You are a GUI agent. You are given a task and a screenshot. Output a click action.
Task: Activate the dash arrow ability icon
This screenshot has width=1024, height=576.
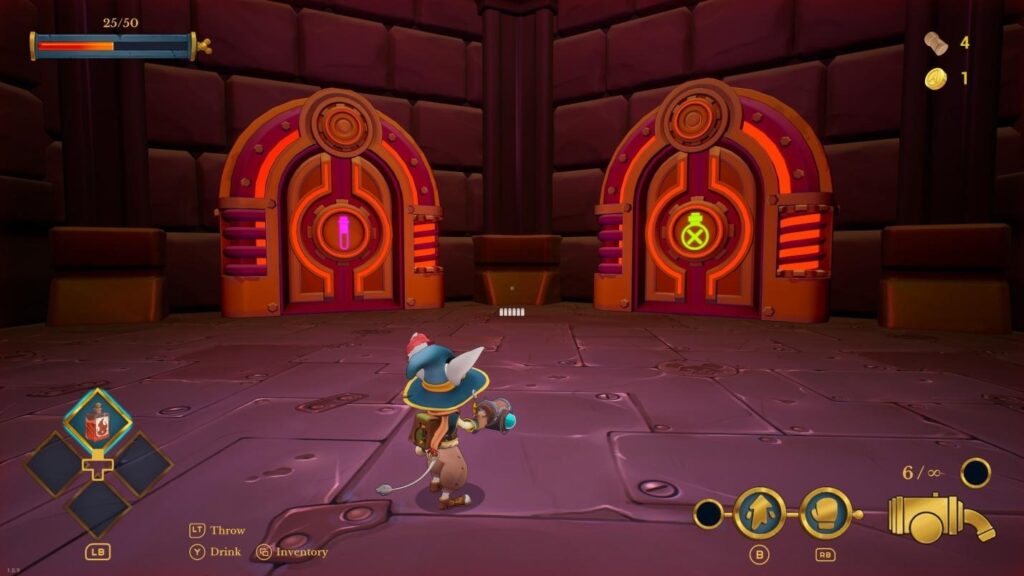tap(759, 512)
